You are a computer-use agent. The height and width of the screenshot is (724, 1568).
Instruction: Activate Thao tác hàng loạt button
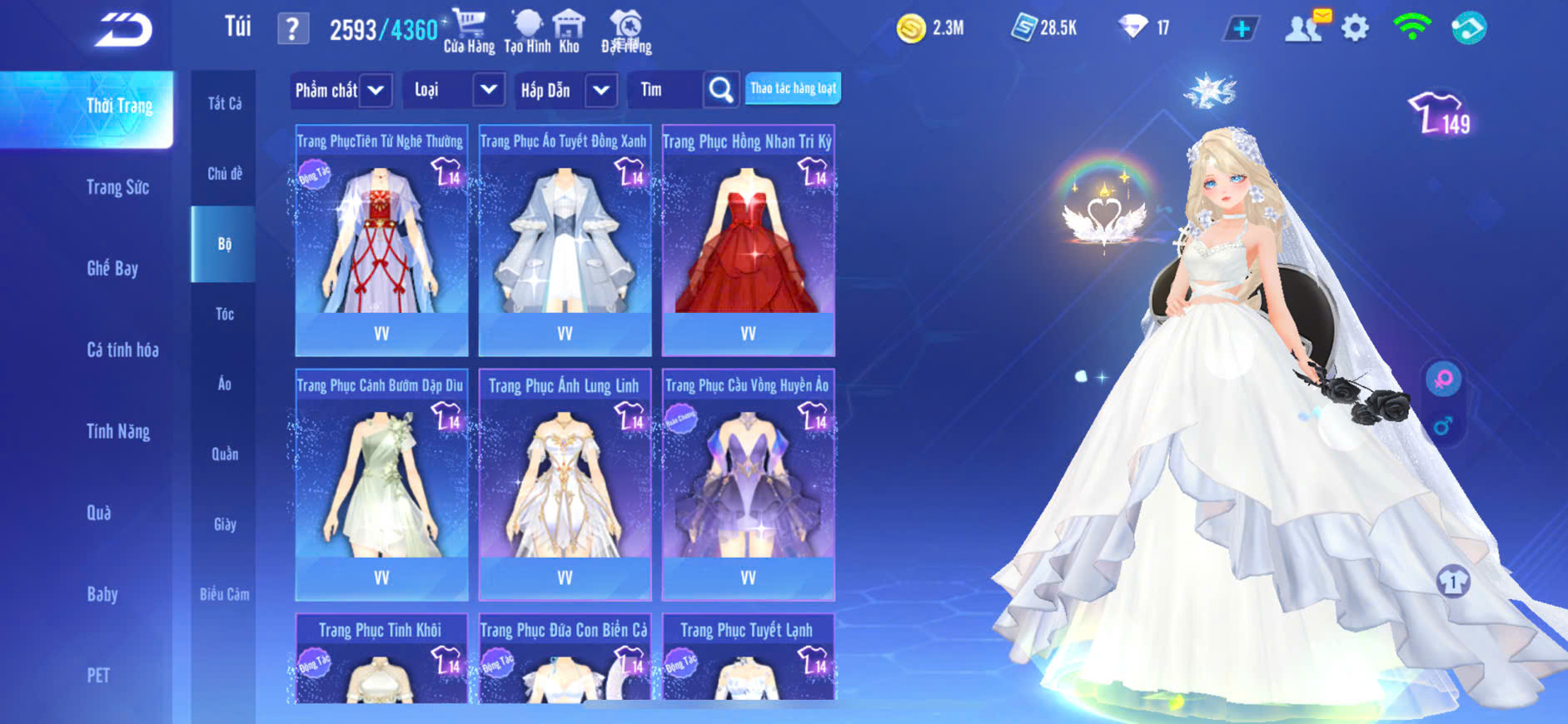coord(793,89)
